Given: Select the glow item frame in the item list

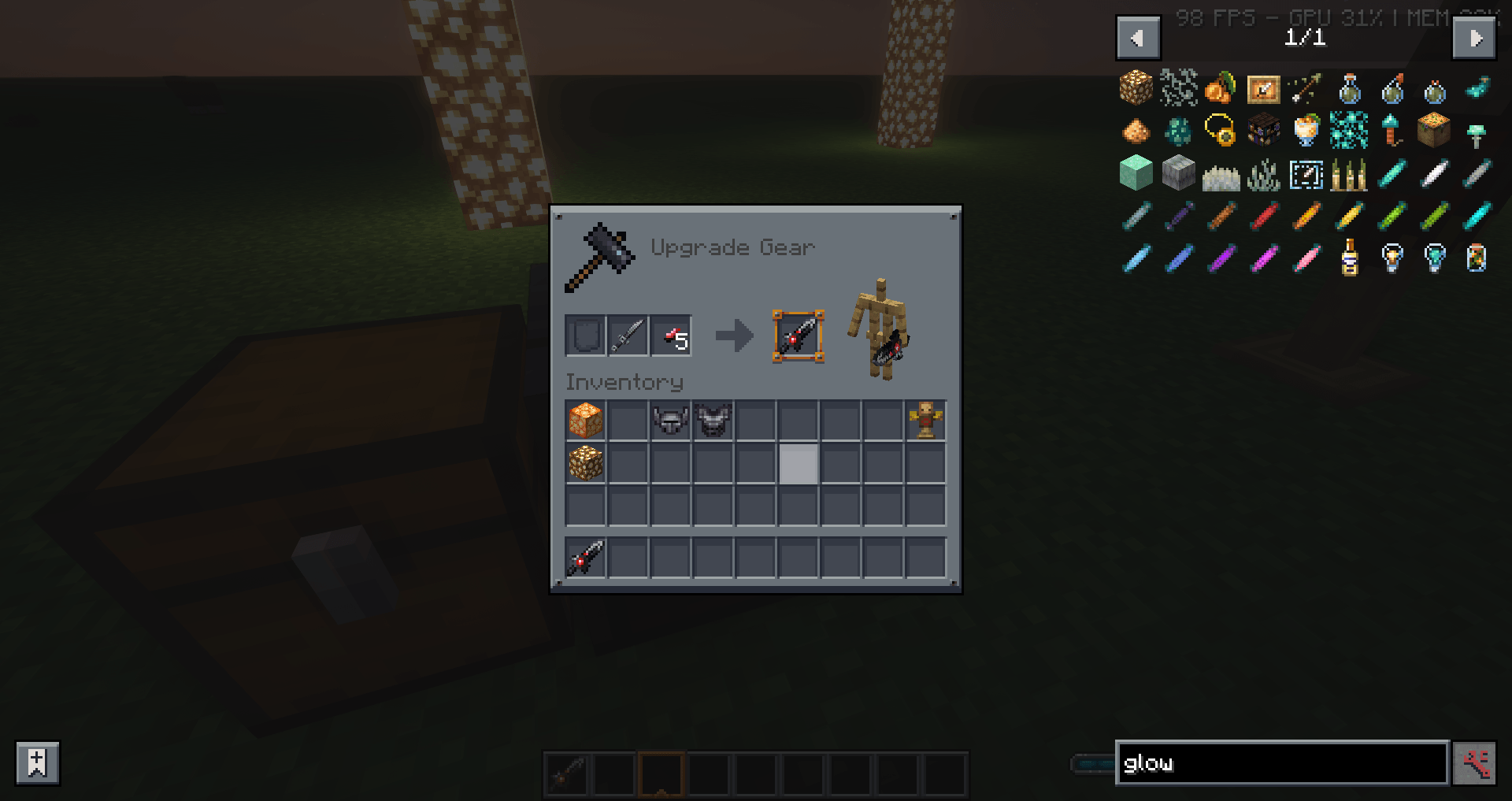Looking at the screenshot, I should pos(1262,90).
